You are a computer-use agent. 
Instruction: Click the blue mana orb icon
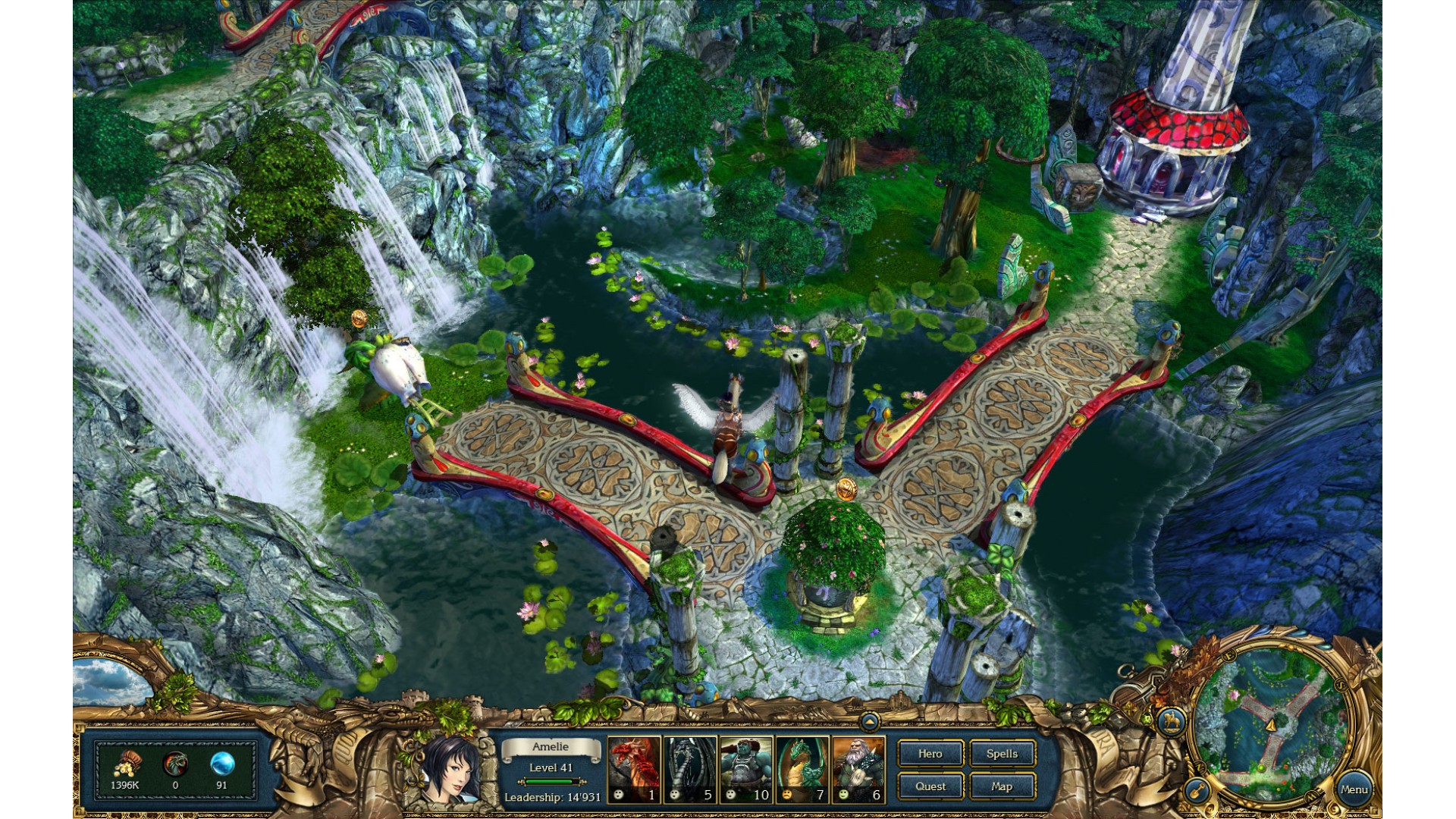tap(221, 764)
